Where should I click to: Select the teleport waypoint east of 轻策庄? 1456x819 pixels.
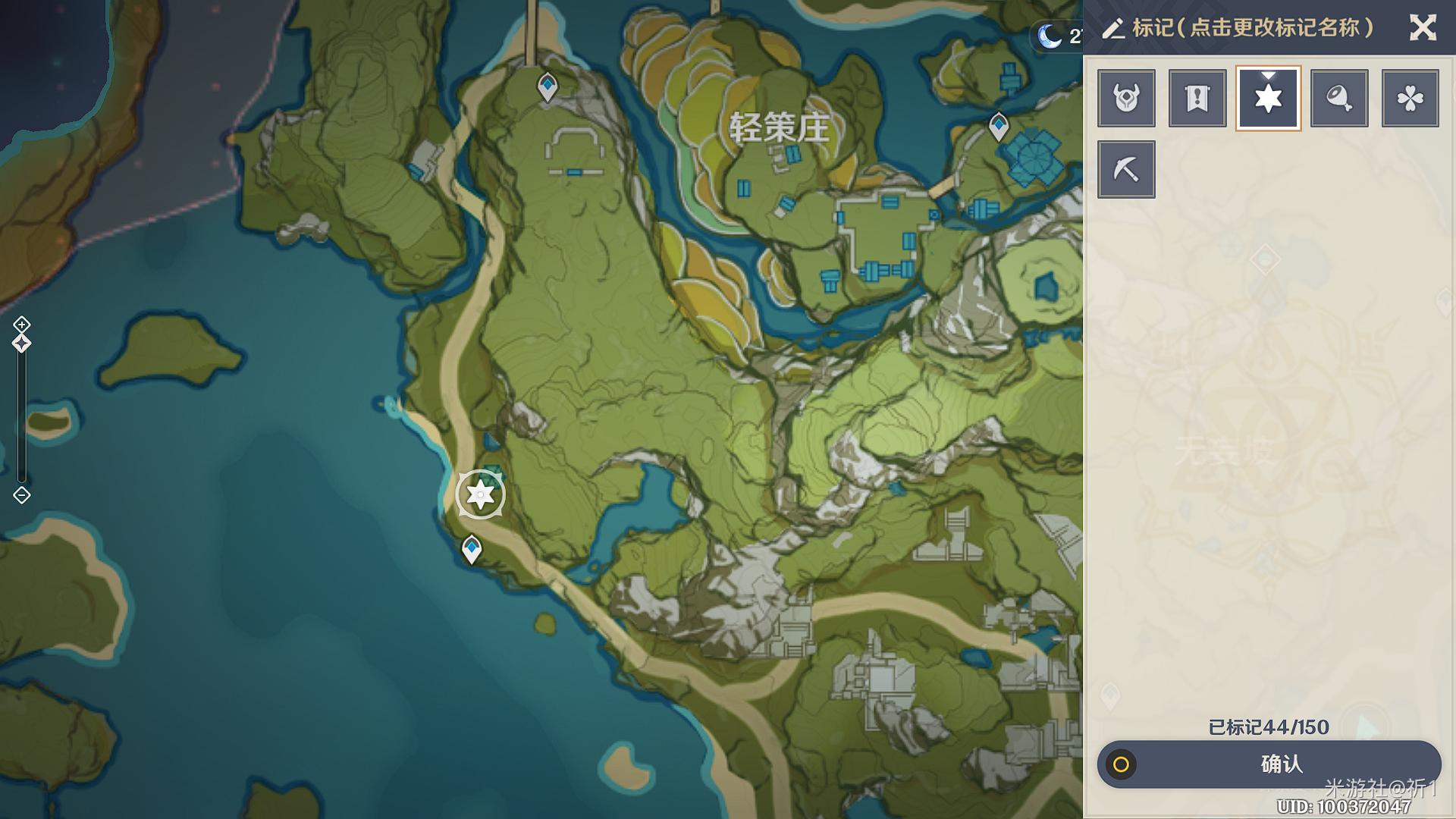click(999, 126)
